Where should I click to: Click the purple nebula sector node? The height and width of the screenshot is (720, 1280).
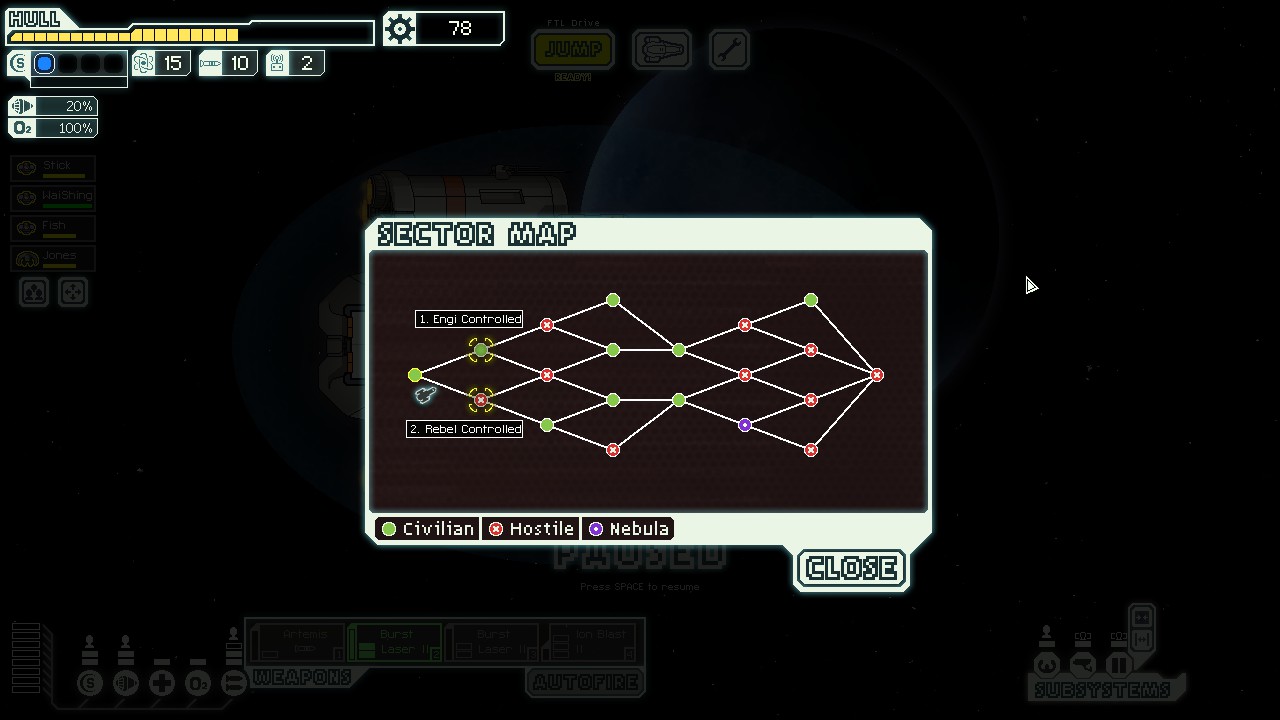(x=745, y=425)
